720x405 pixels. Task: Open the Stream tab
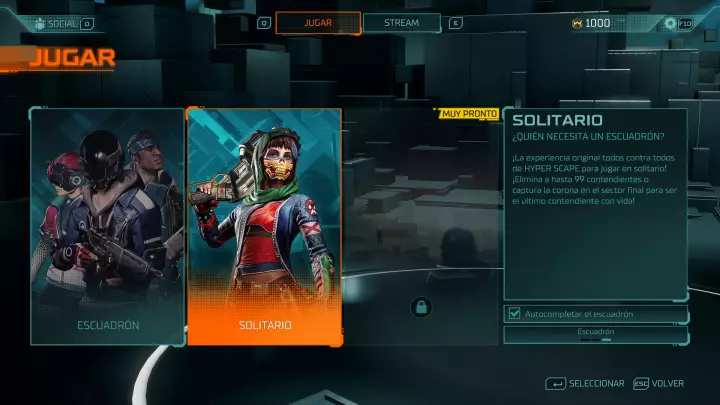coord(401,22)
